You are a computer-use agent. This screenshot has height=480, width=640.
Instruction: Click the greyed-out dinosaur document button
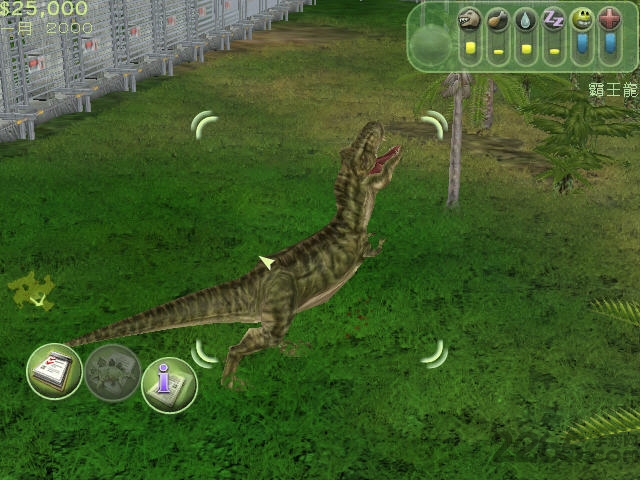(112, 373)
